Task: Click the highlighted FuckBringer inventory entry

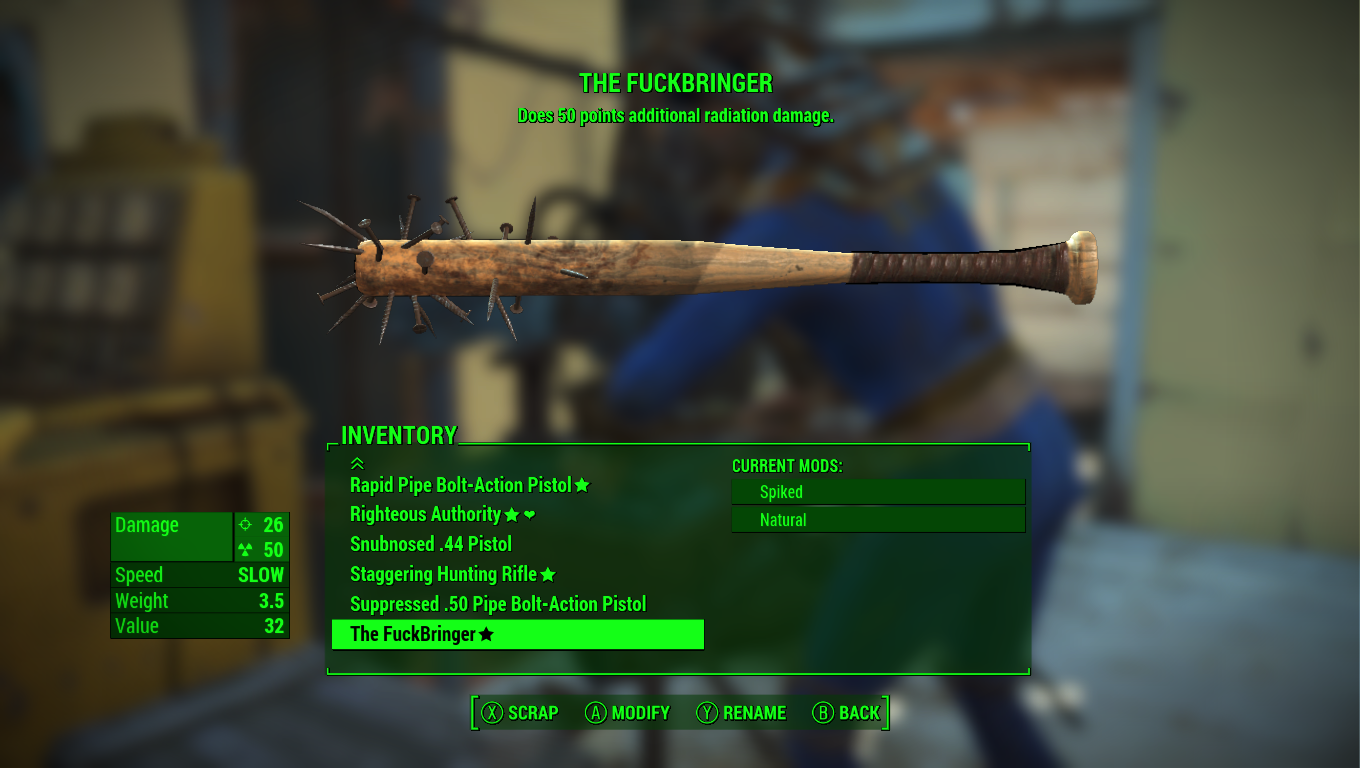Action: point(517,634)
